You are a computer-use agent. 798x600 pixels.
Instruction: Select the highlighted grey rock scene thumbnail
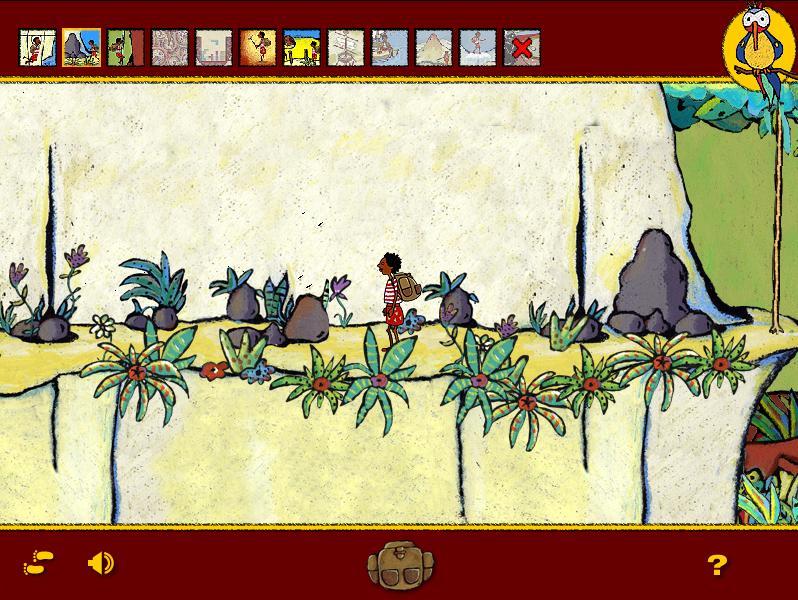(81, 47)
